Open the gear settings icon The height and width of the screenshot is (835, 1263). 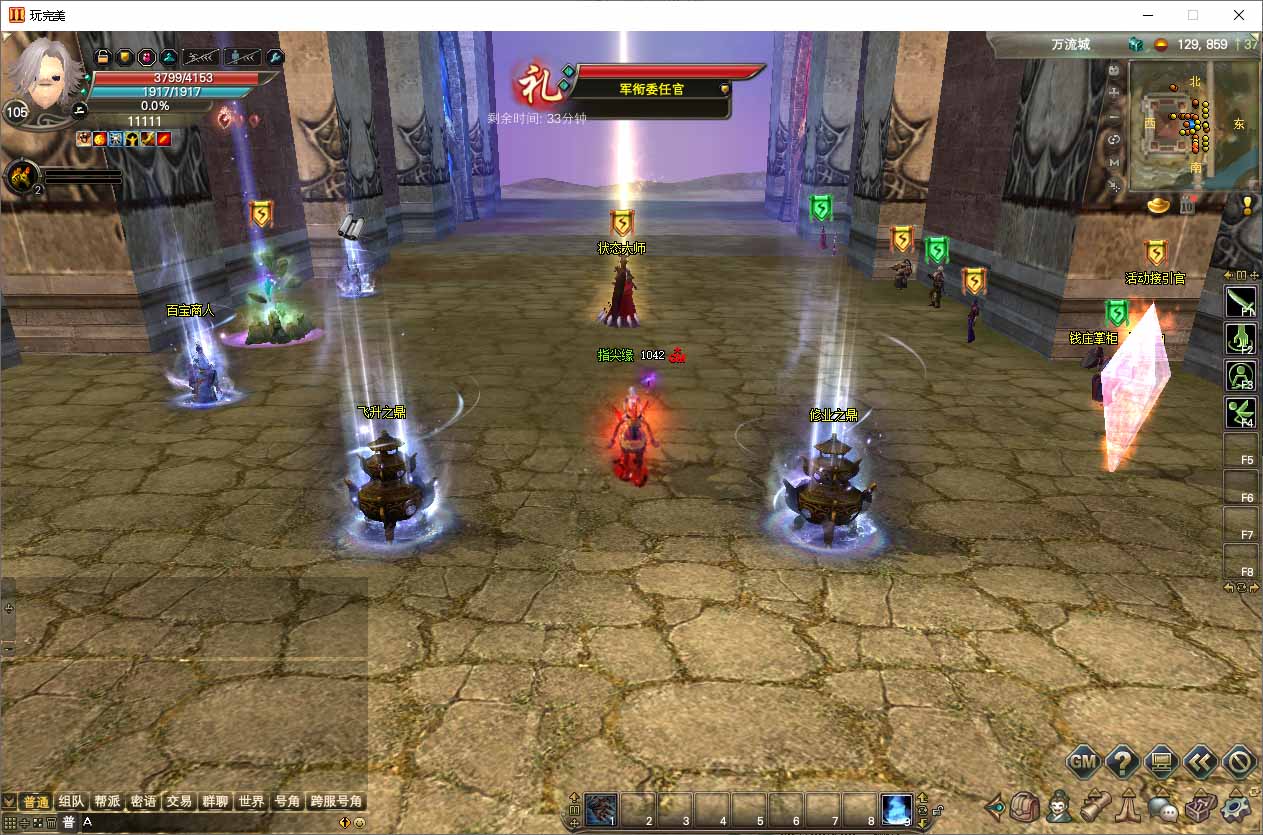[1237, 806]
